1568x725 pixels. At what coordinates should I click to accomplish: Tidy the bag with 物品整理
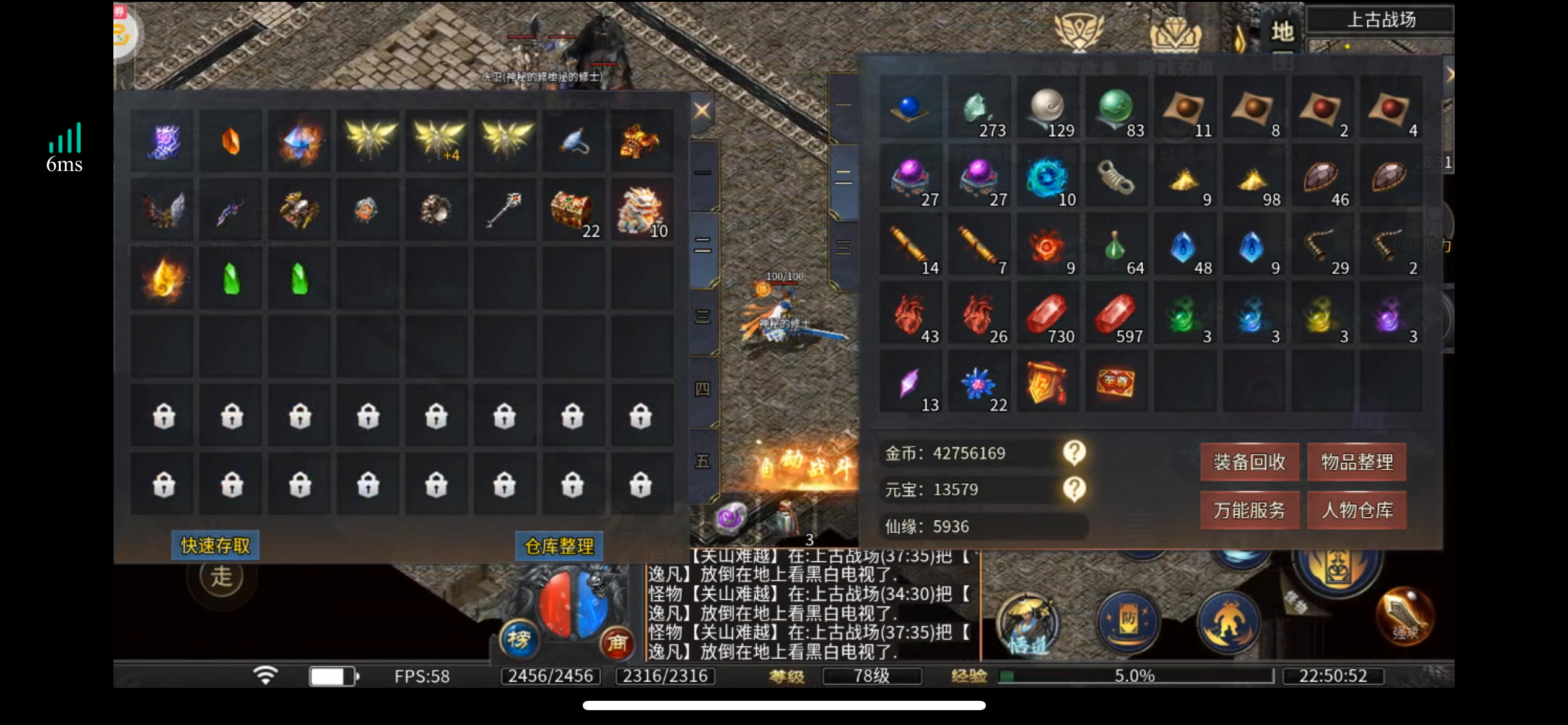point(1357,462)
